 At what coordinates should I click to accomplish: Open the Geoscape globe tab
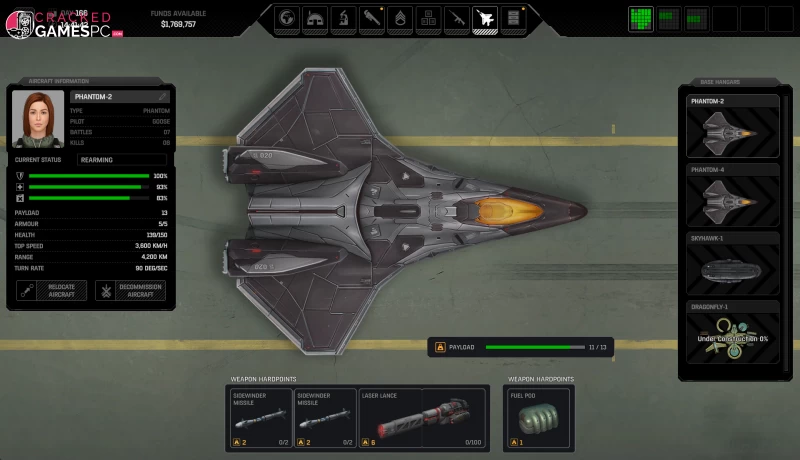[288, 18]
